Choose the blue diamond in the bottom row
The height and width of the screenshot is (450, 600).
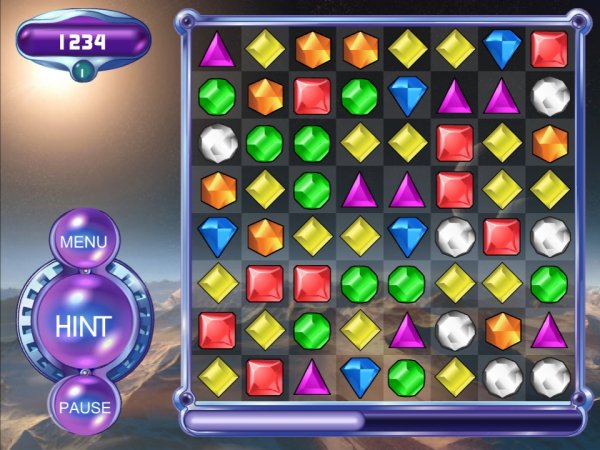point(359,376)
